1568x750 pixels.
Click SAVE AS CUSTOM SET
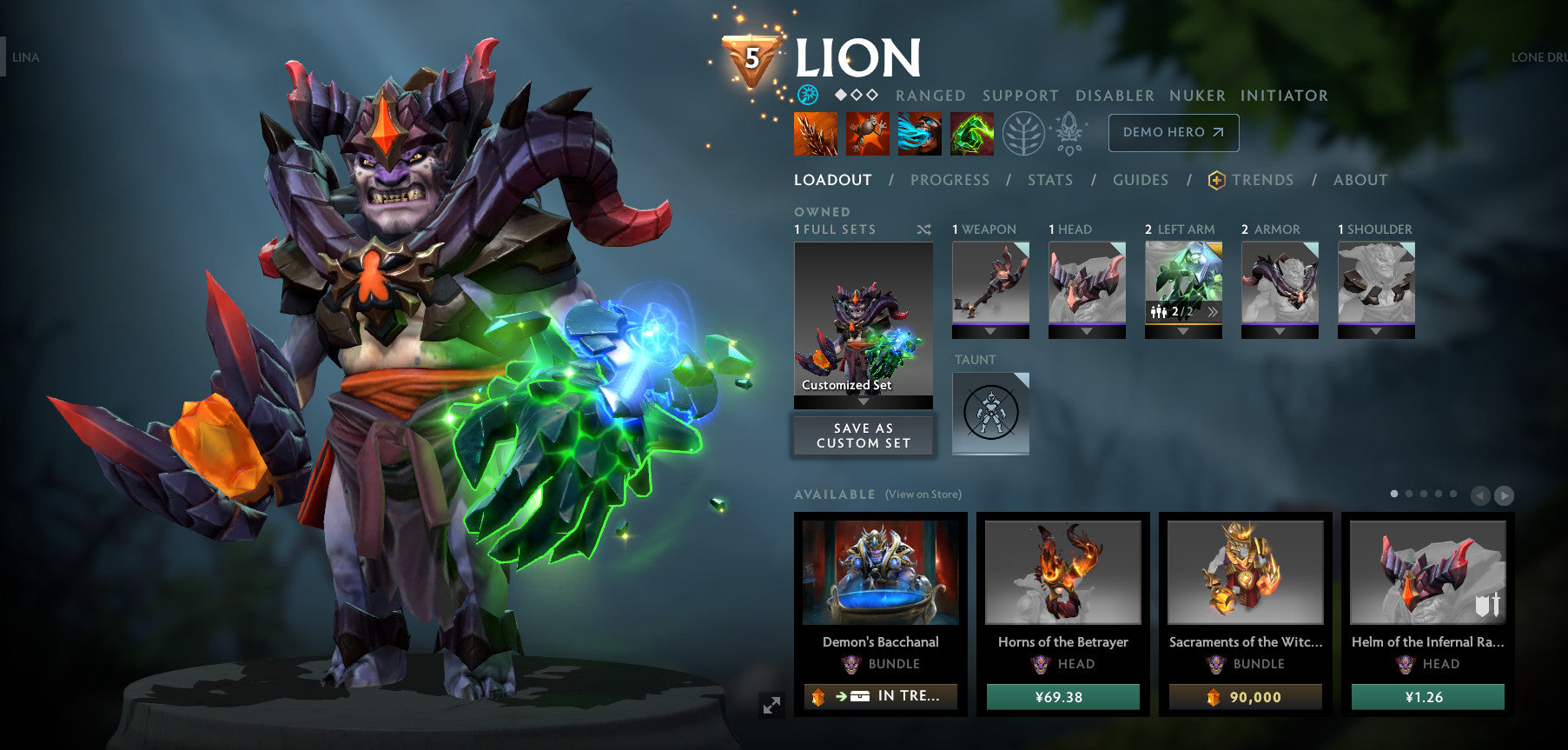(863, 435)
